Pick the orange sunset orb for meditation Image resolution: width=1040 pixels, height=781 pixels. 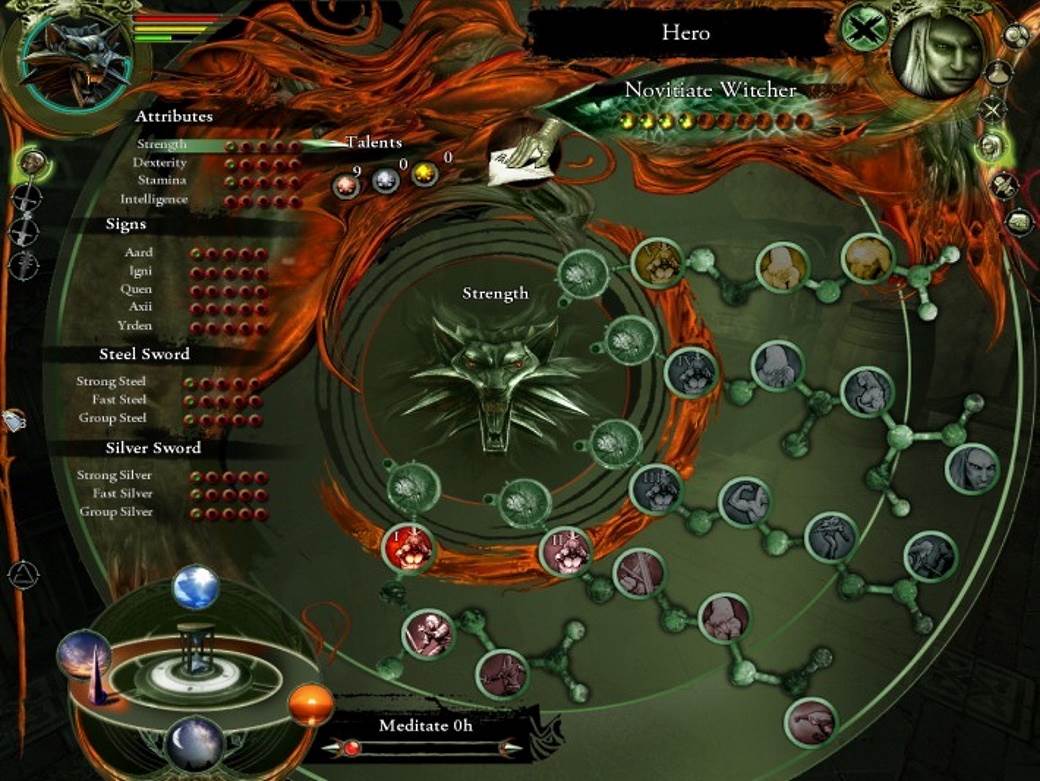310,705
